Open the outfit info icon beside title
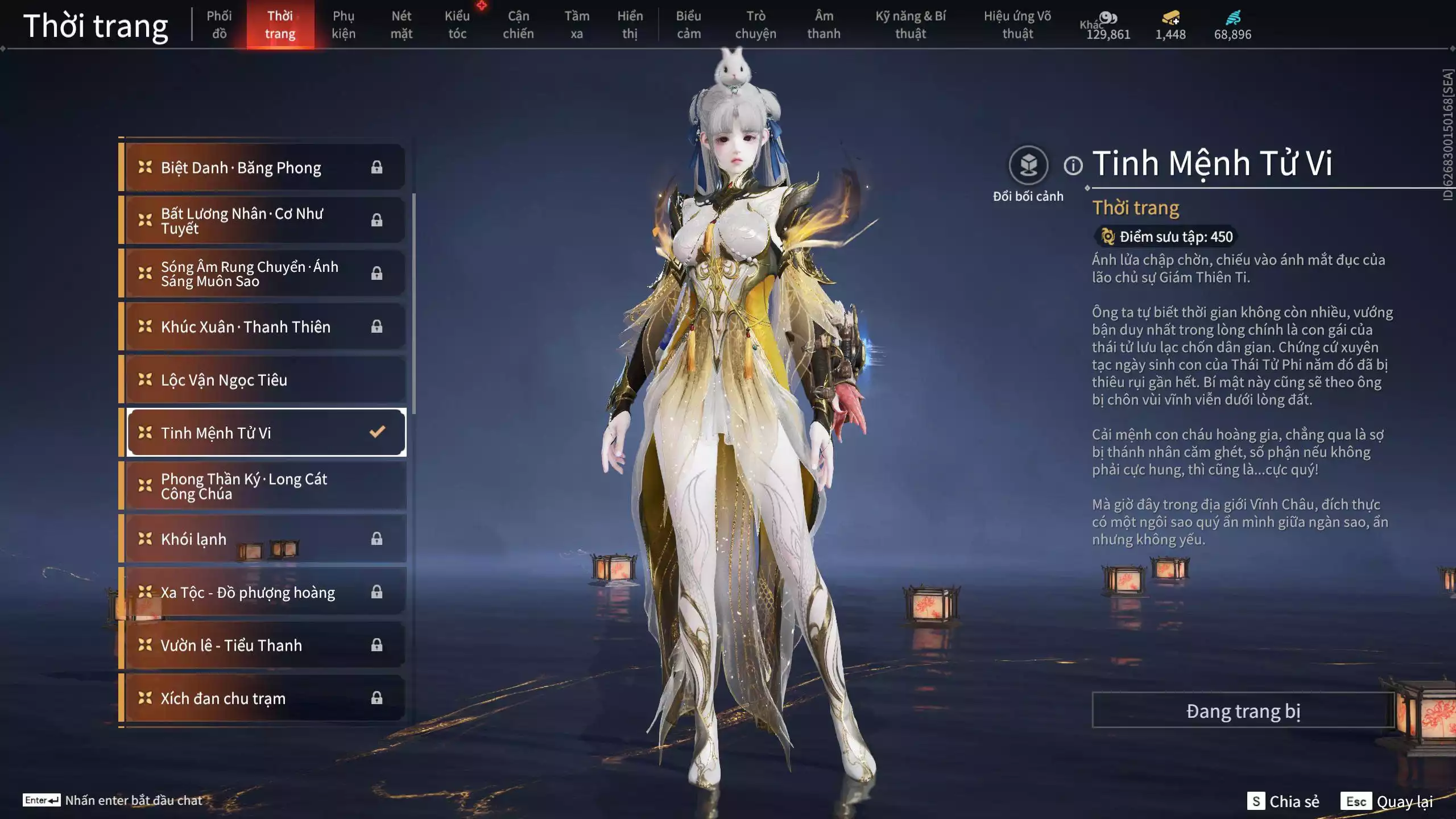 coord(1073,166)
